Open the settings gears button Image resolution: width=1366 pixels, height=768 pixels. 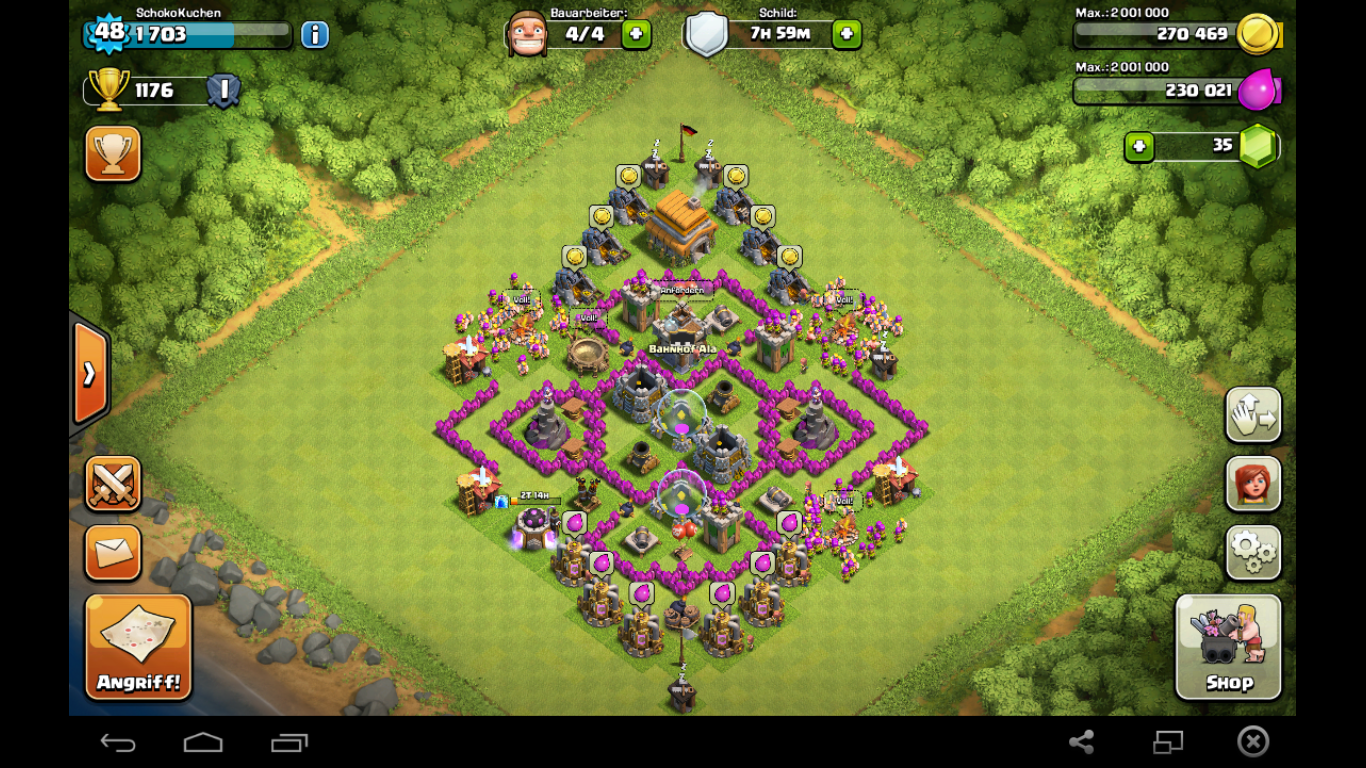[x=1253, y=552]
